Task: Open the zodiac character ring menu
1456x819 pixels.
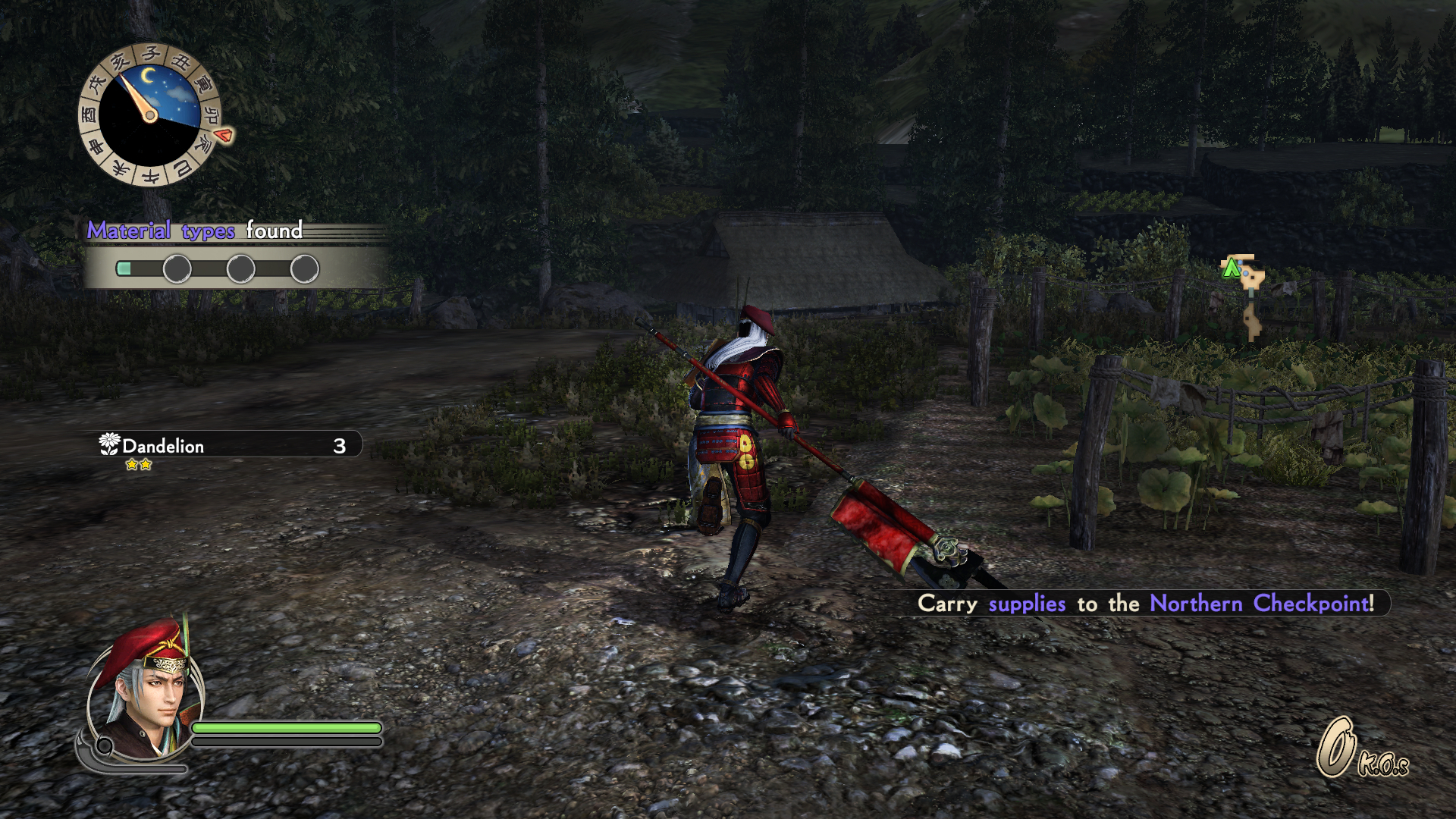Action: click(x=149, y=54)
